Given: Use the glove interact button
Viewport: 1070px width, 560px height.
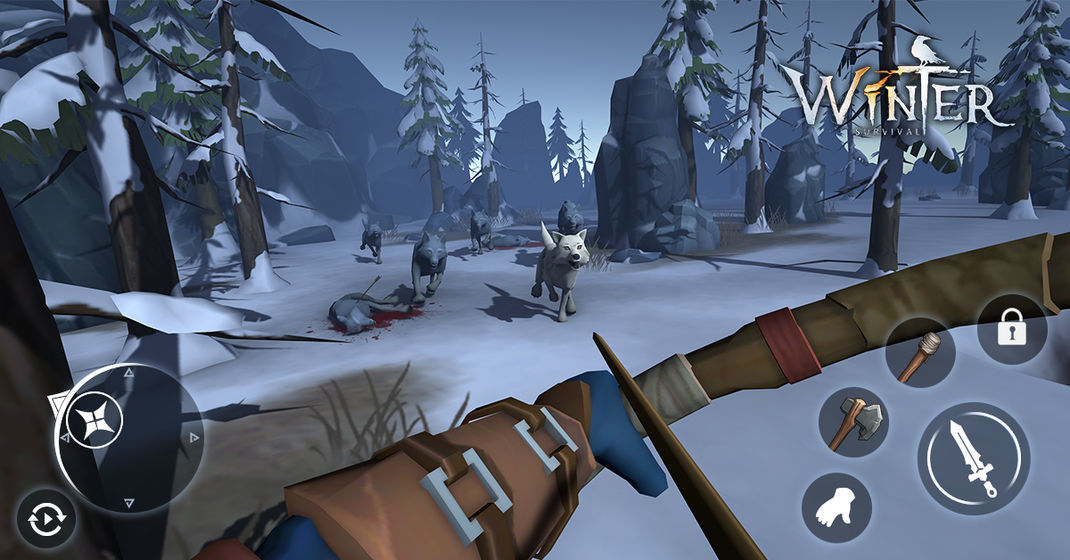Looking at the screenshot, I should (x=836, y=508).
